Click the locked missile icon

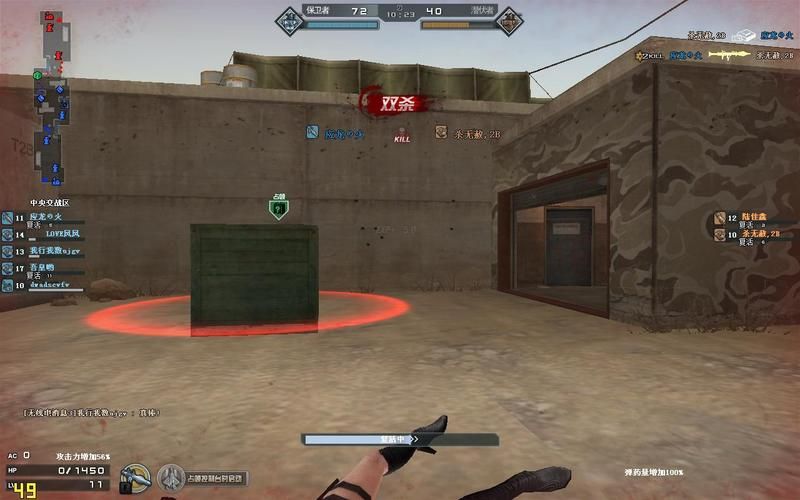click(x=134, y=478)
